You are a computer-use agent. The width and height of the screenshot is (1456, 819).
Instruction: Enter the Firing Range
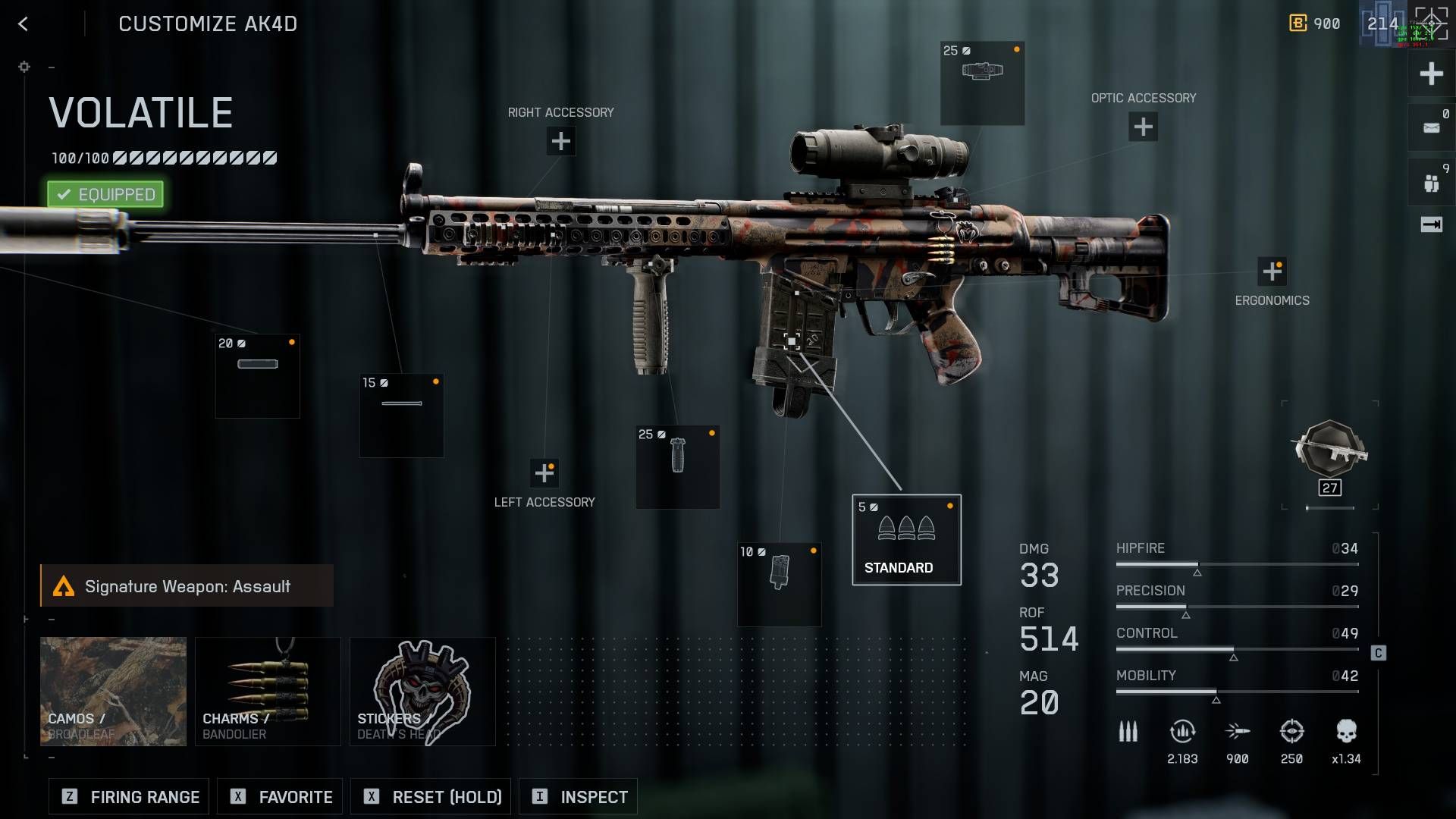coord(127,796)
